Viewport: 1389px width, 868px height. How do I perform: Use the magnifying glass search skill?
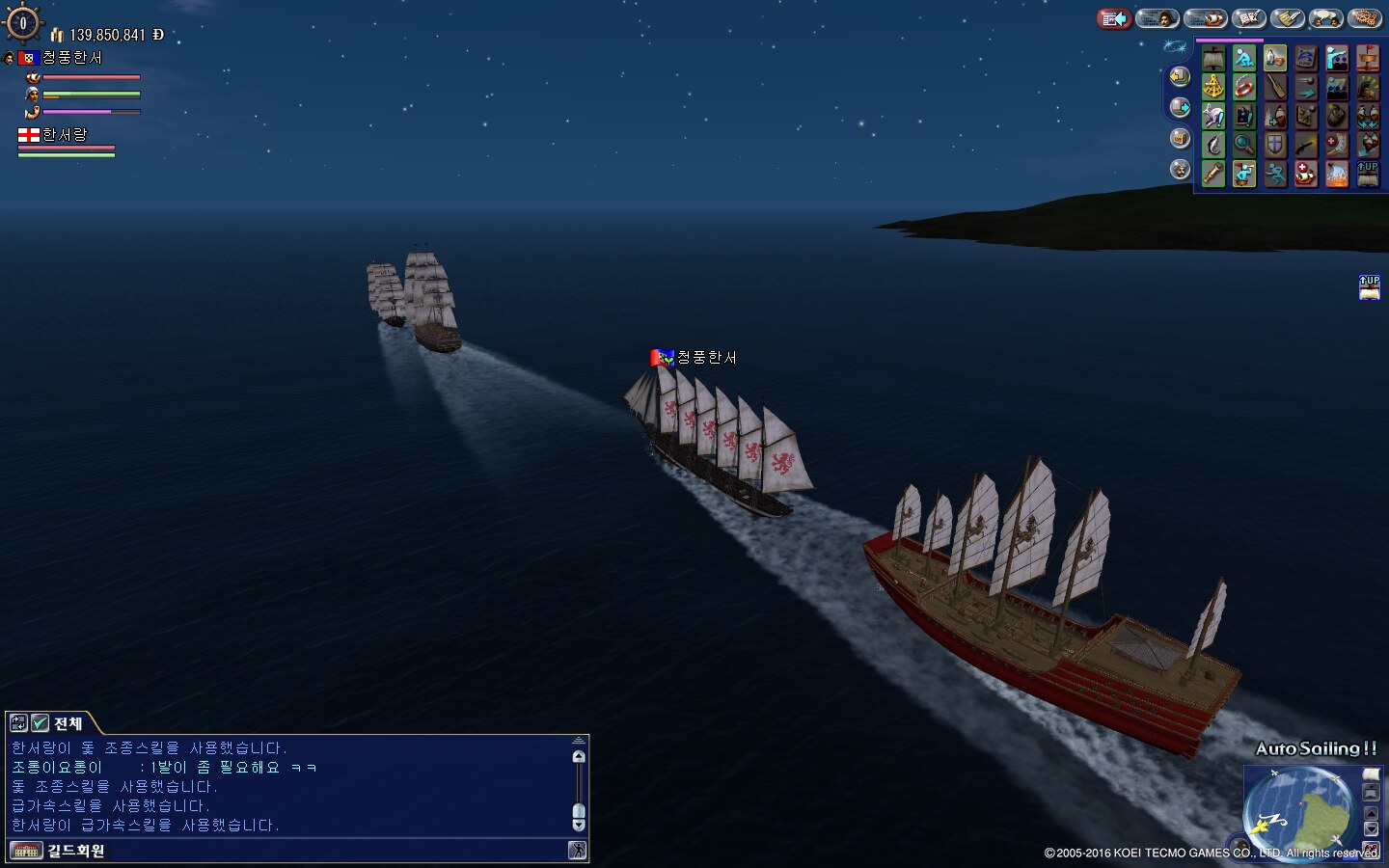1244,146
